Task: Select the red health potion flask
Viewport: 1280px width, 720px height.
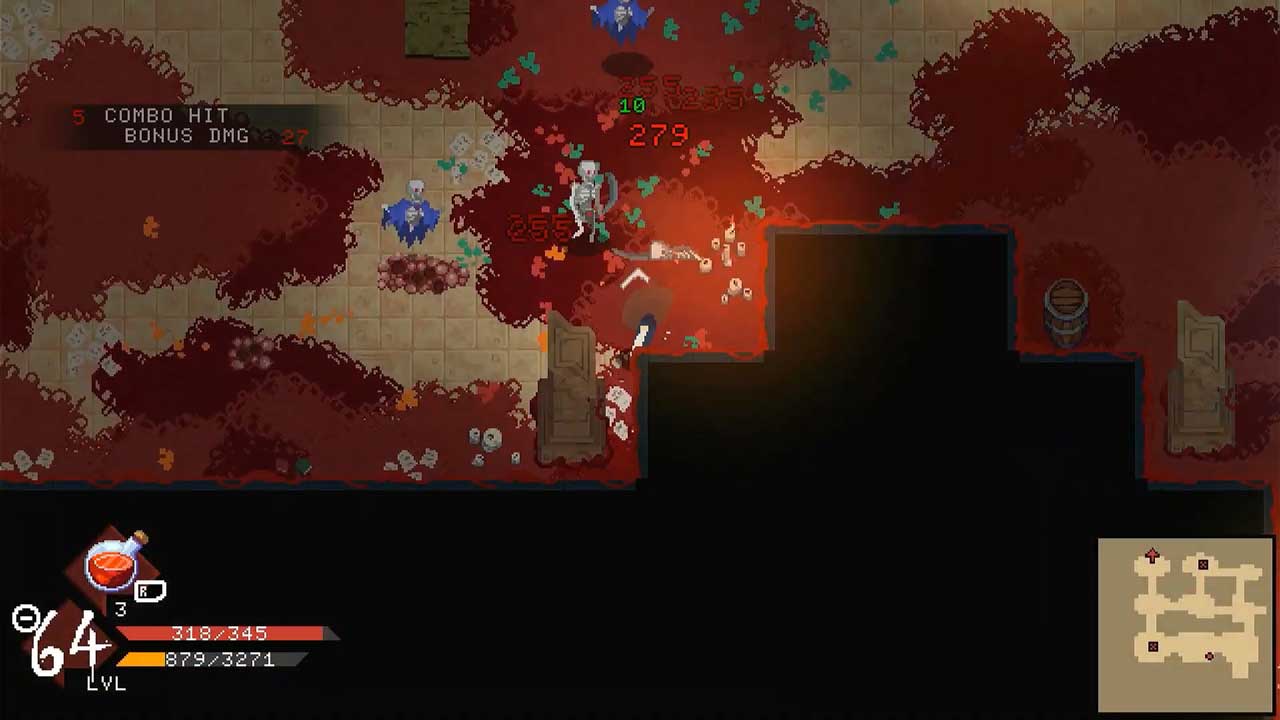Action: 116,562
